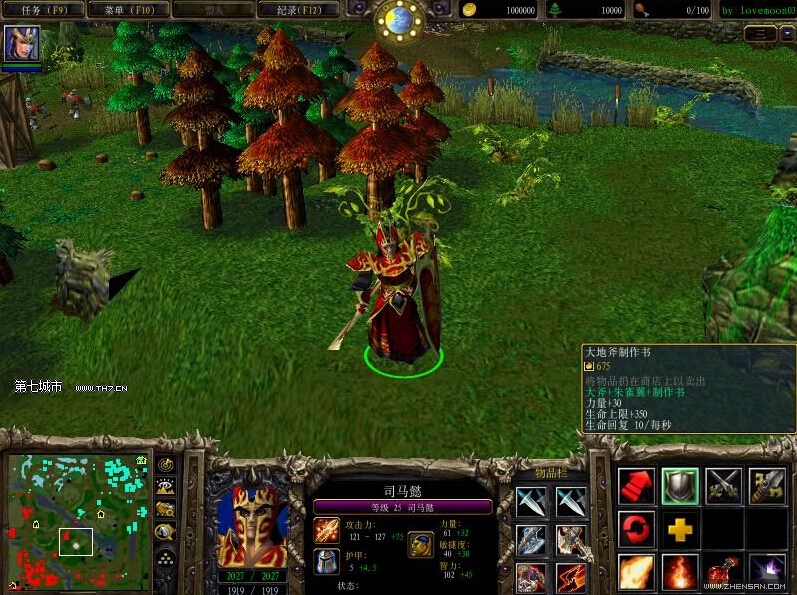Viewport: 797px width, 595px height.
Task: Open the 菜单 (F10) game menu
Action: (127, 10)
